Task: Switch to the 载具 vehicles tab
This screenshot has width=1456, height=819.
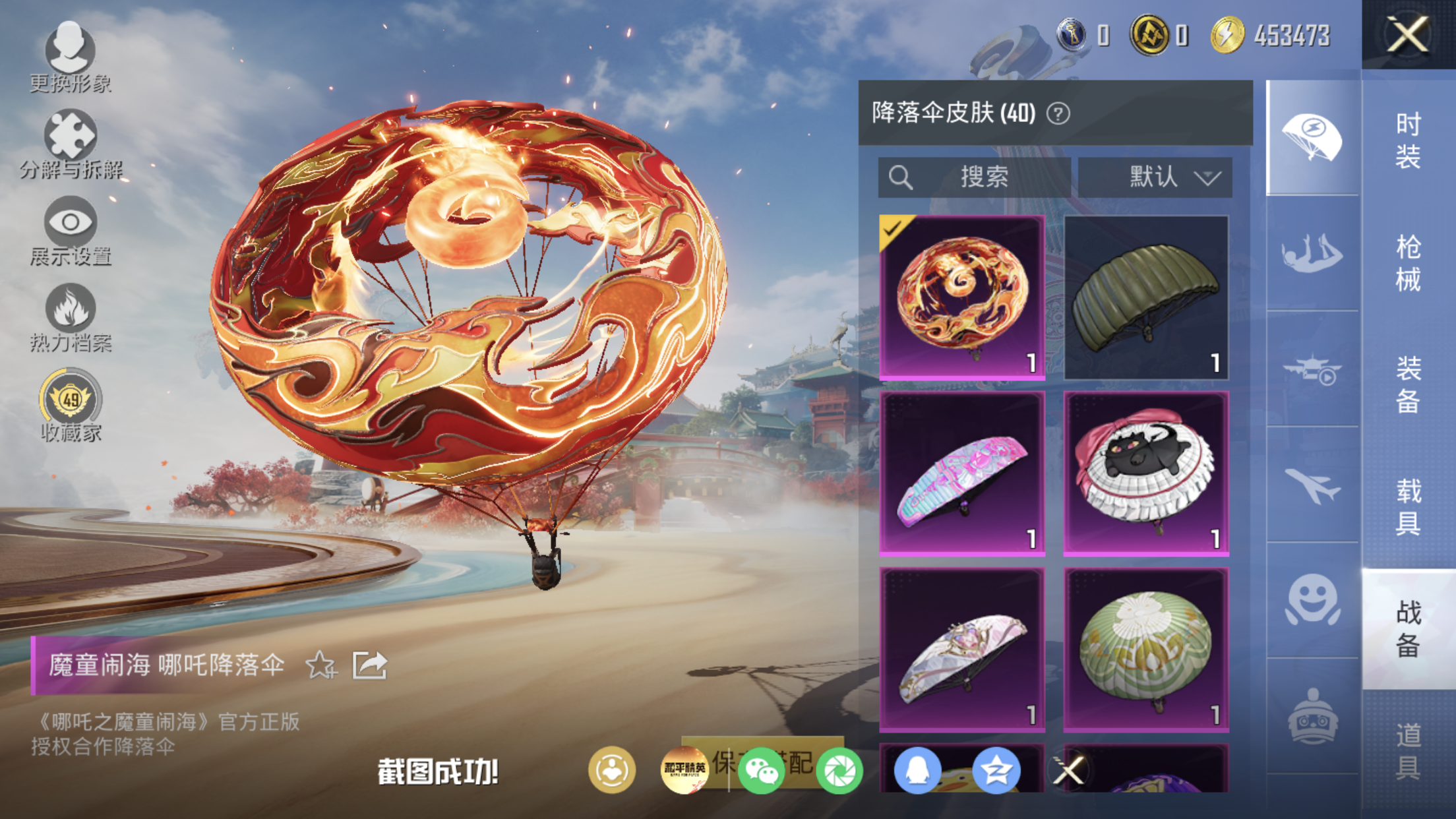Action: coord(1408,506)
